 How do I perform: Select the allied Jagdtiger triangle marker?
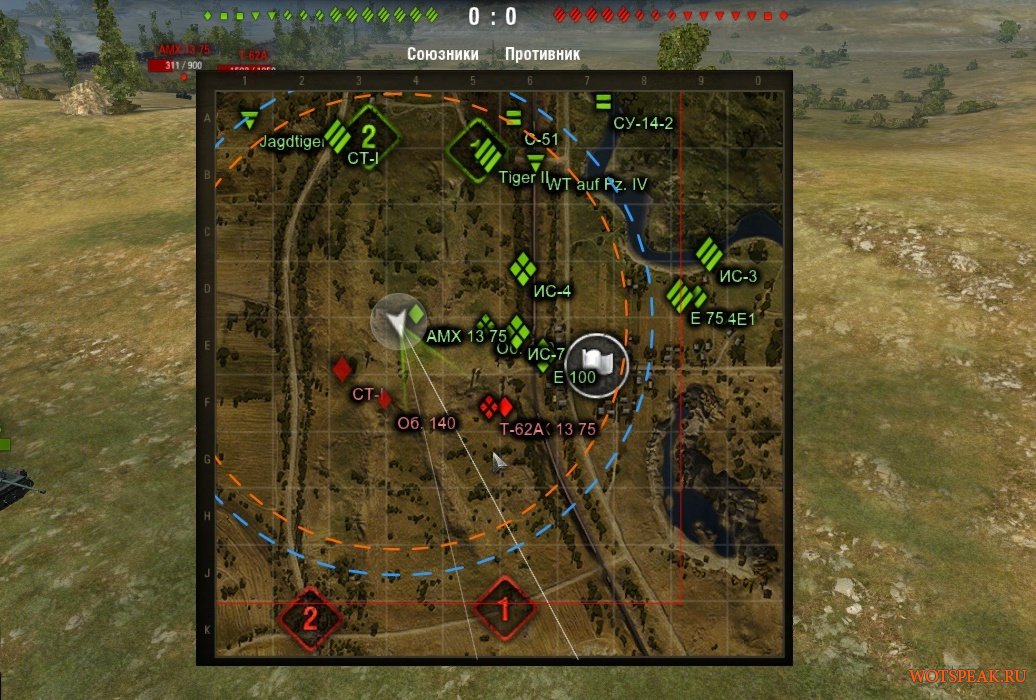pyautogui.click(x=249, y=121)
